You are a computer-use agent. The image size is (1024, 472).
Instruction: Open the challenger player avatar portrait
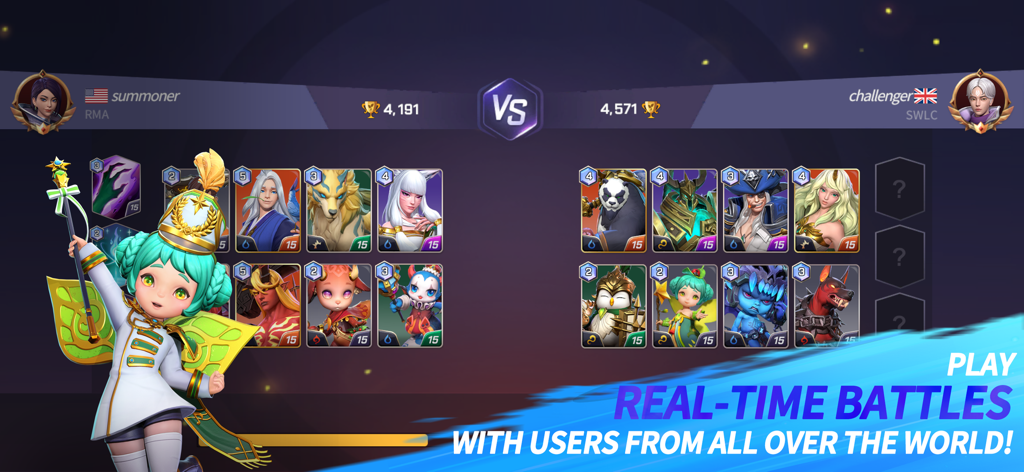tap(981, 102)
